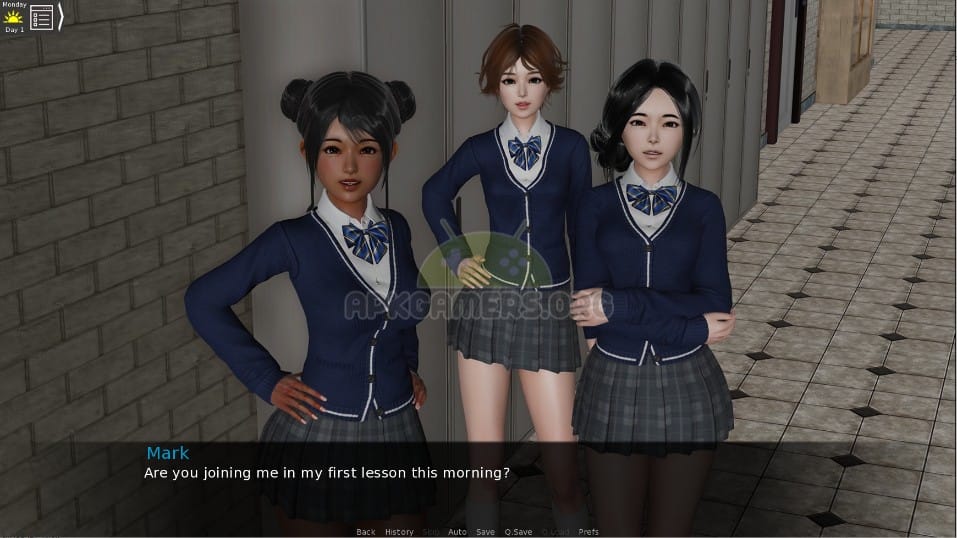Open the Save menu
Viewport: 957px width, 538px height.
point(485,532)
